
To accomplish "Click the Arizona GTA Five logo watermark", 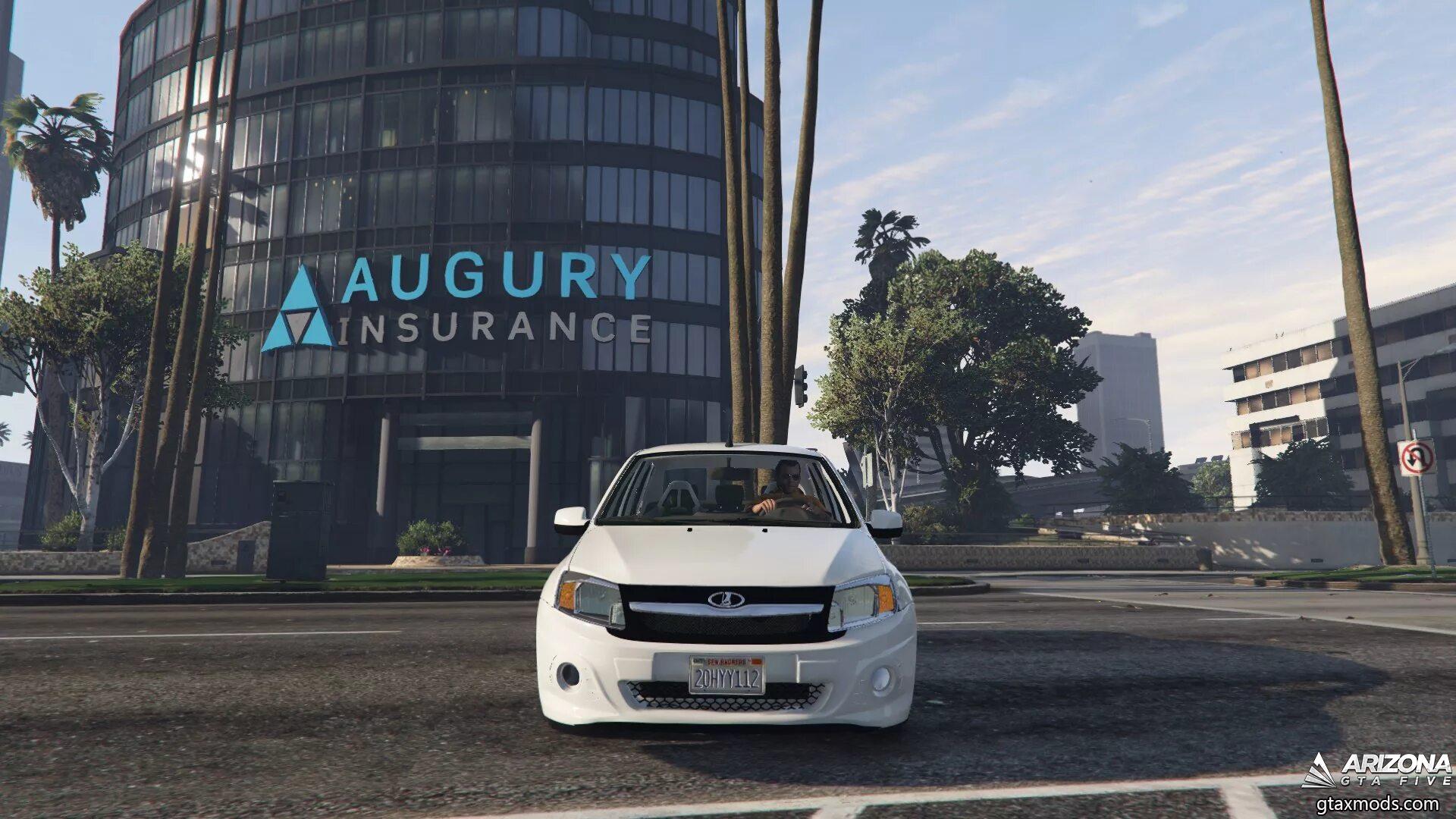I will click(1376, 769).
